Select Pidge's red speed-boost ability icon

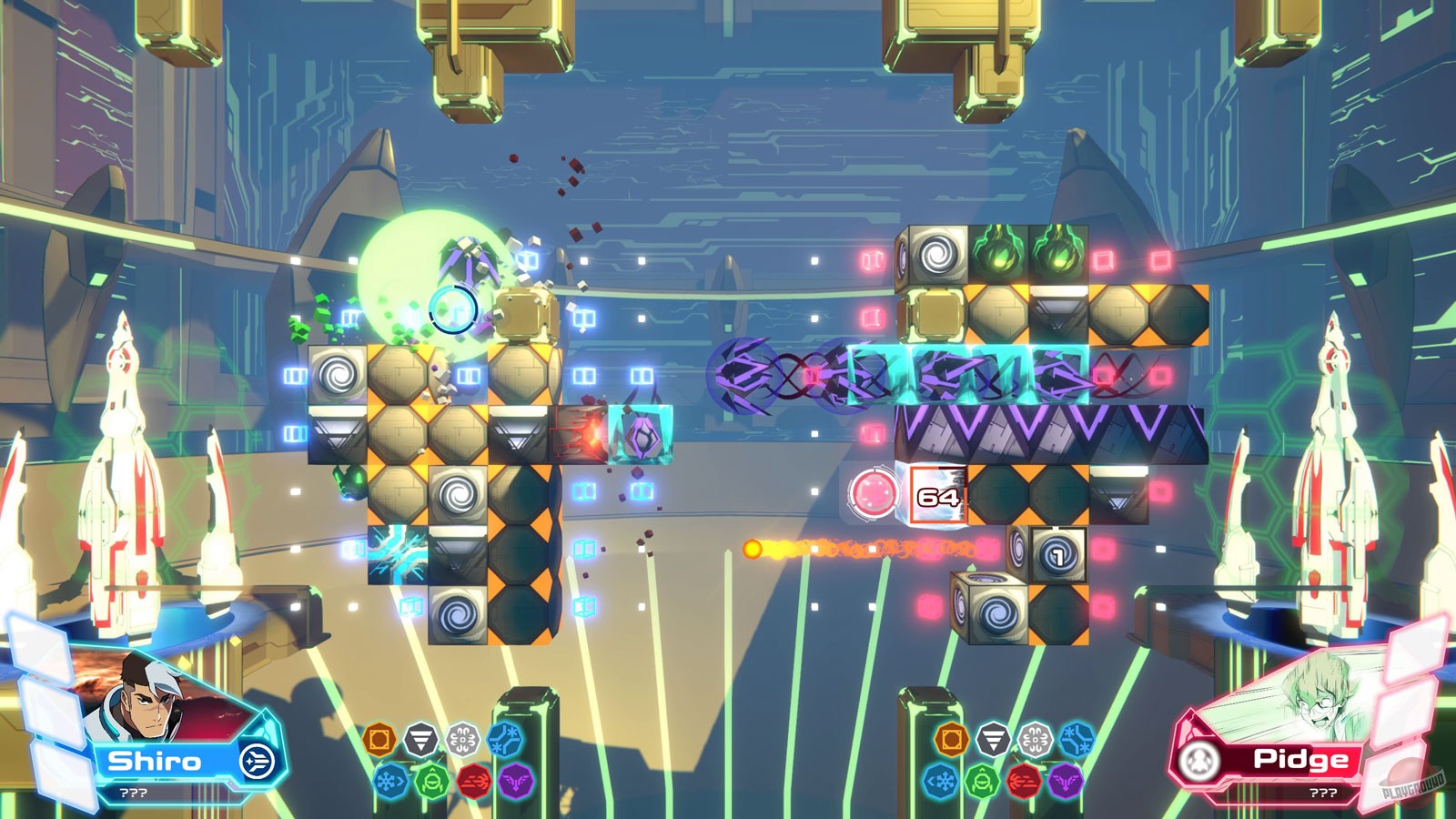pyautogui.click(x=1023, y=781)
